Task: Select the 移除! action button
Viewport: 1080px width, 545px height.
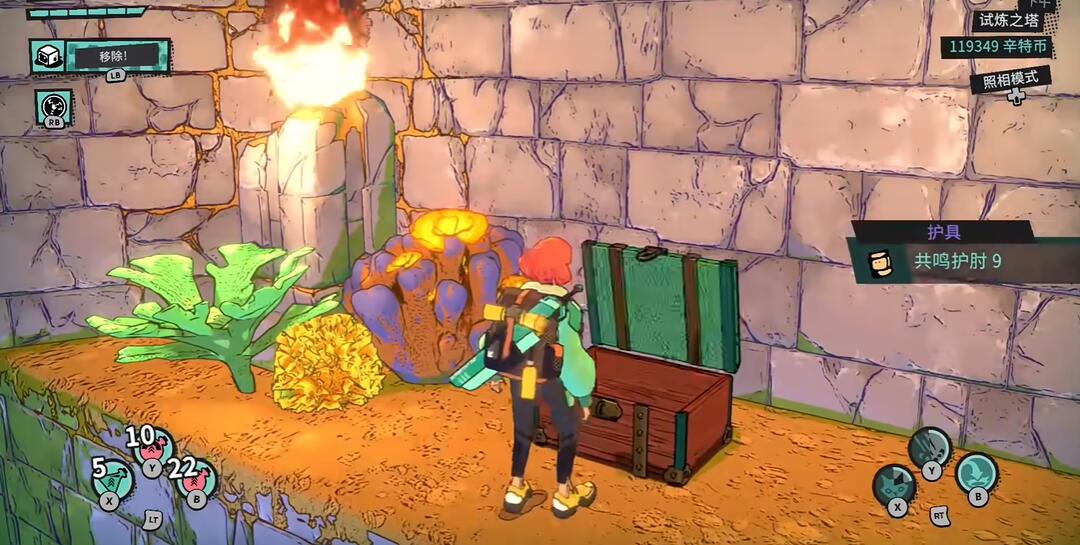Action: [117, 56]
